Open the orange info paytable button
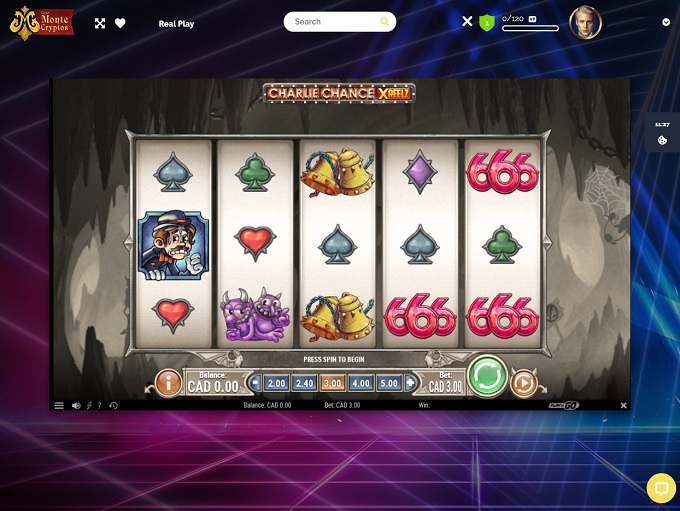The height and width of the screenshot is (511, 680). (168, 382)
